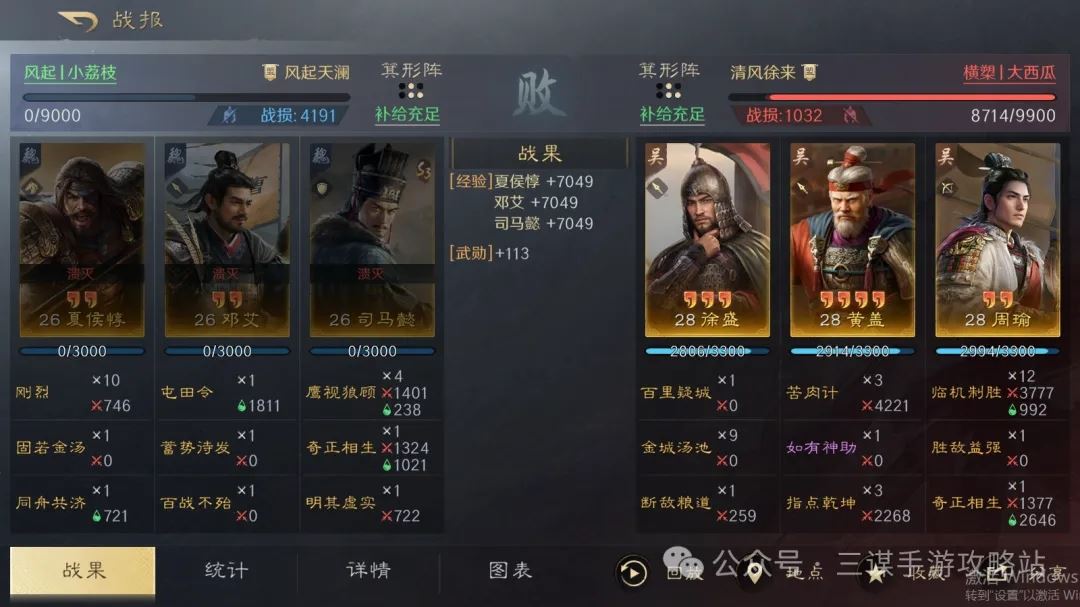
Task: Select the 徐盛 general card
Action: pos(707,240)
